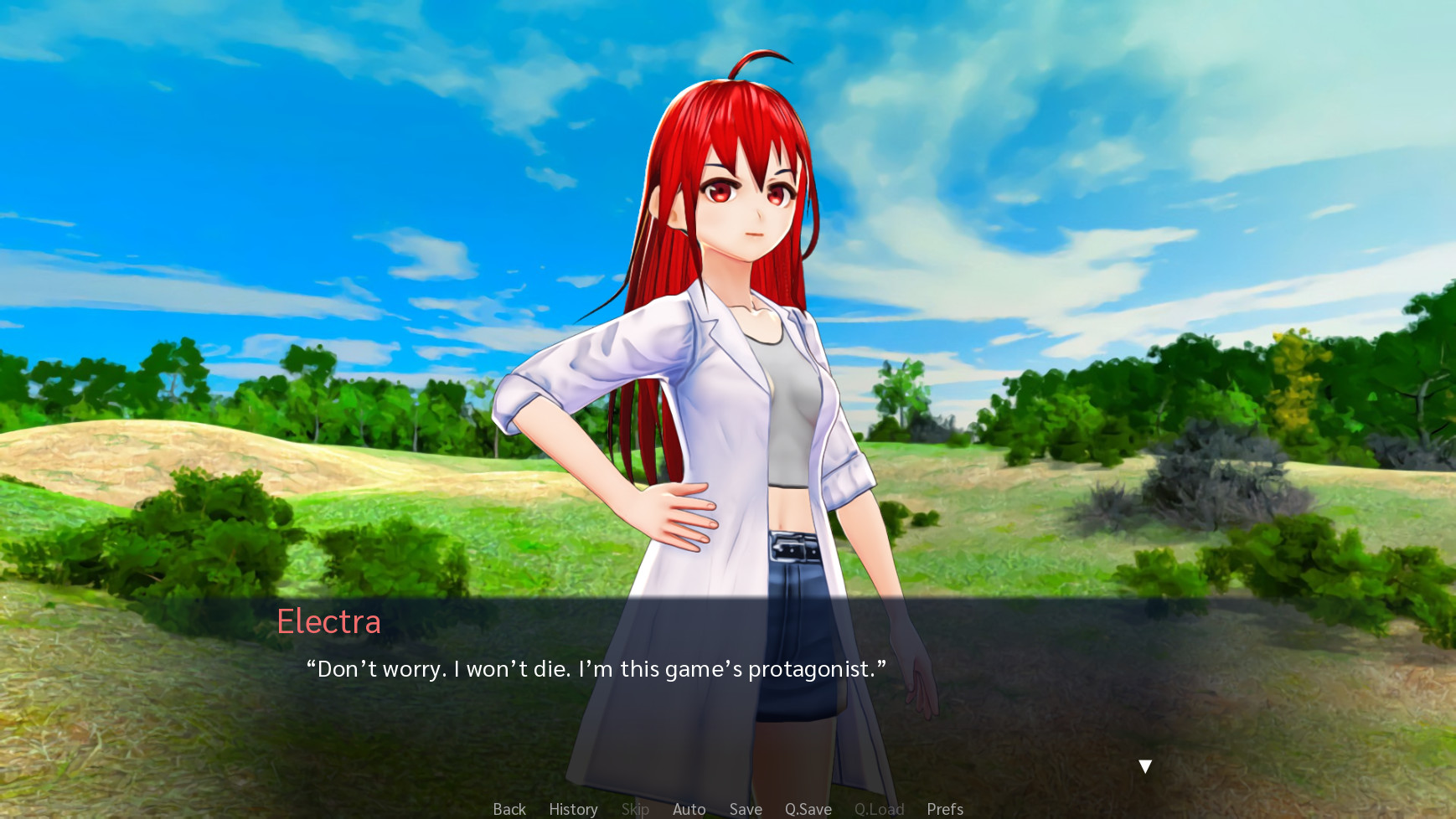The image size is (1456, 819).
Task: Open the History log
Action: (573, 809)
